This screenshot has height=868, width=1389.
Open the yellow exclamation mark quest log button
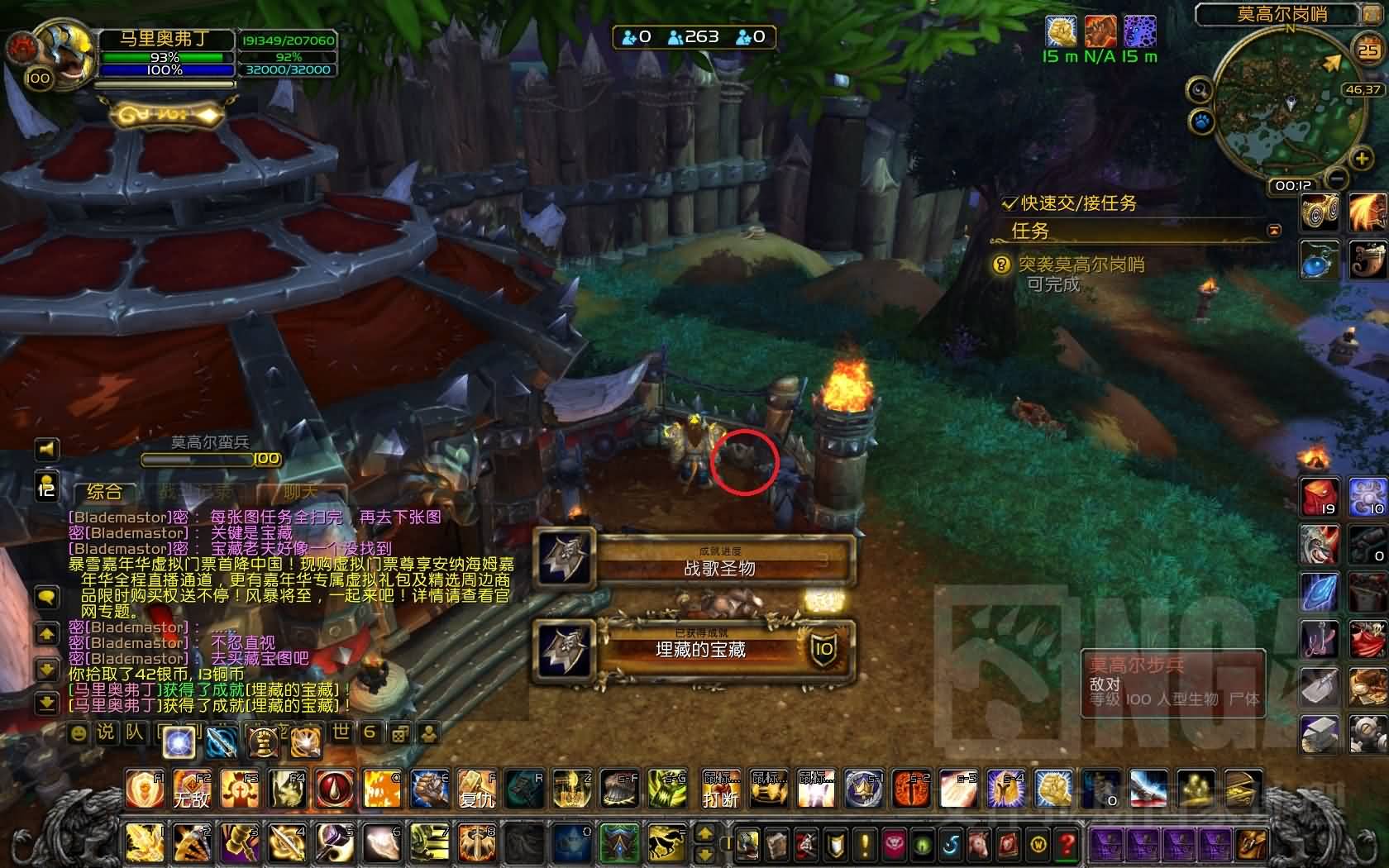coord(865,844)
